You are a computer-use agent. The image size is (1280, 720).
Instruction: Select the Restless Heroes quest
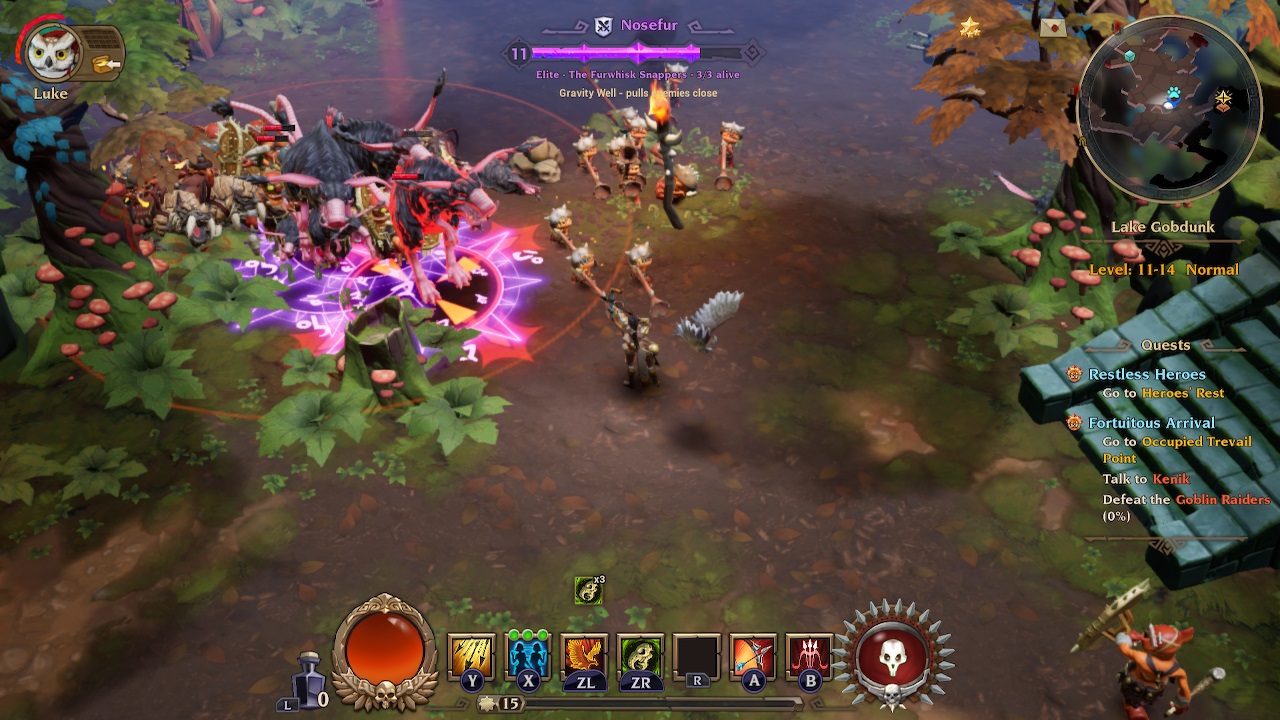point(1146,374)
